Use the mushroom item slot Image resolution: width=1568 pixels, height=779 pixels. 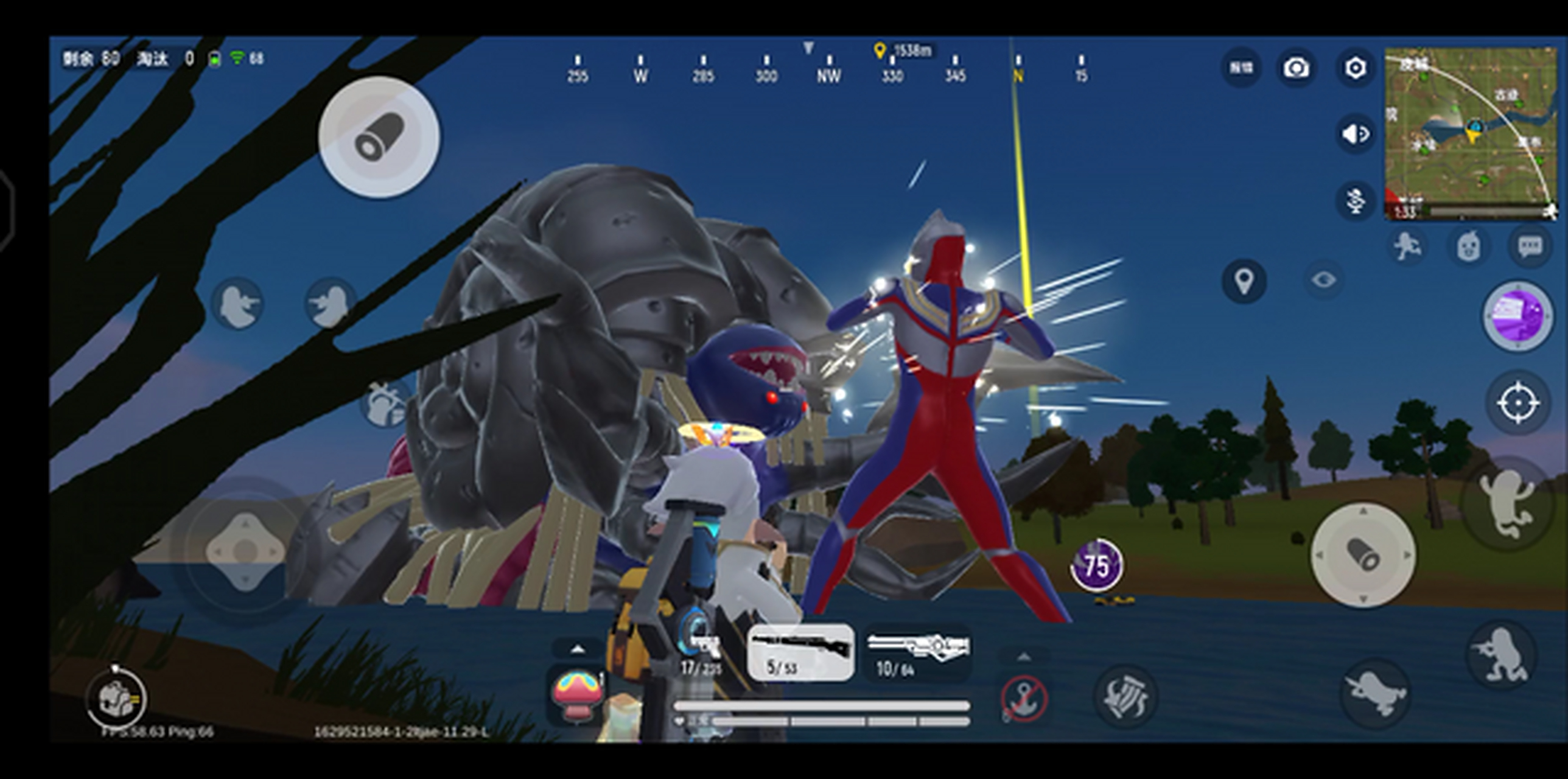[577, 695]
